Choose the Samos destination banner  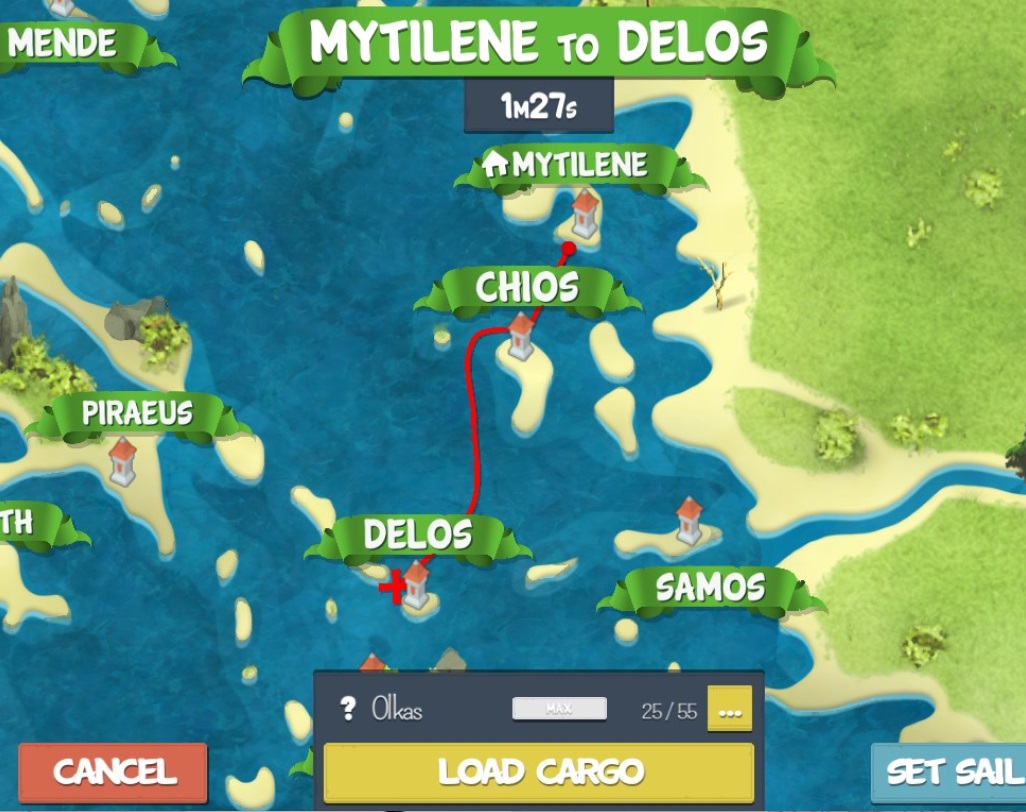coord(710,588)
